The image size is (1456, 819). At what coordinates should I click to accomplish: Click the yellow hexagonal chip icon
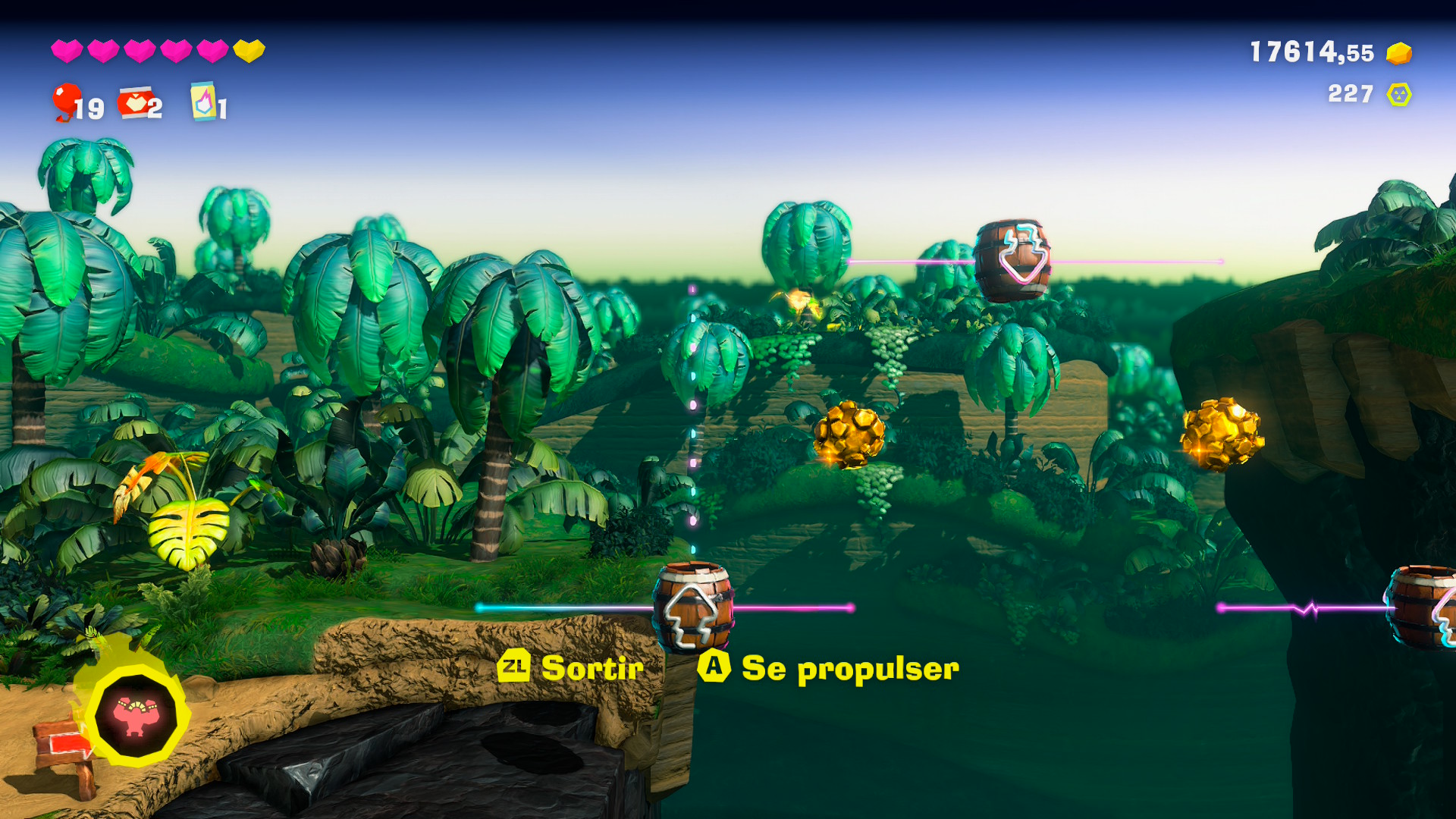pos(1398,95)
